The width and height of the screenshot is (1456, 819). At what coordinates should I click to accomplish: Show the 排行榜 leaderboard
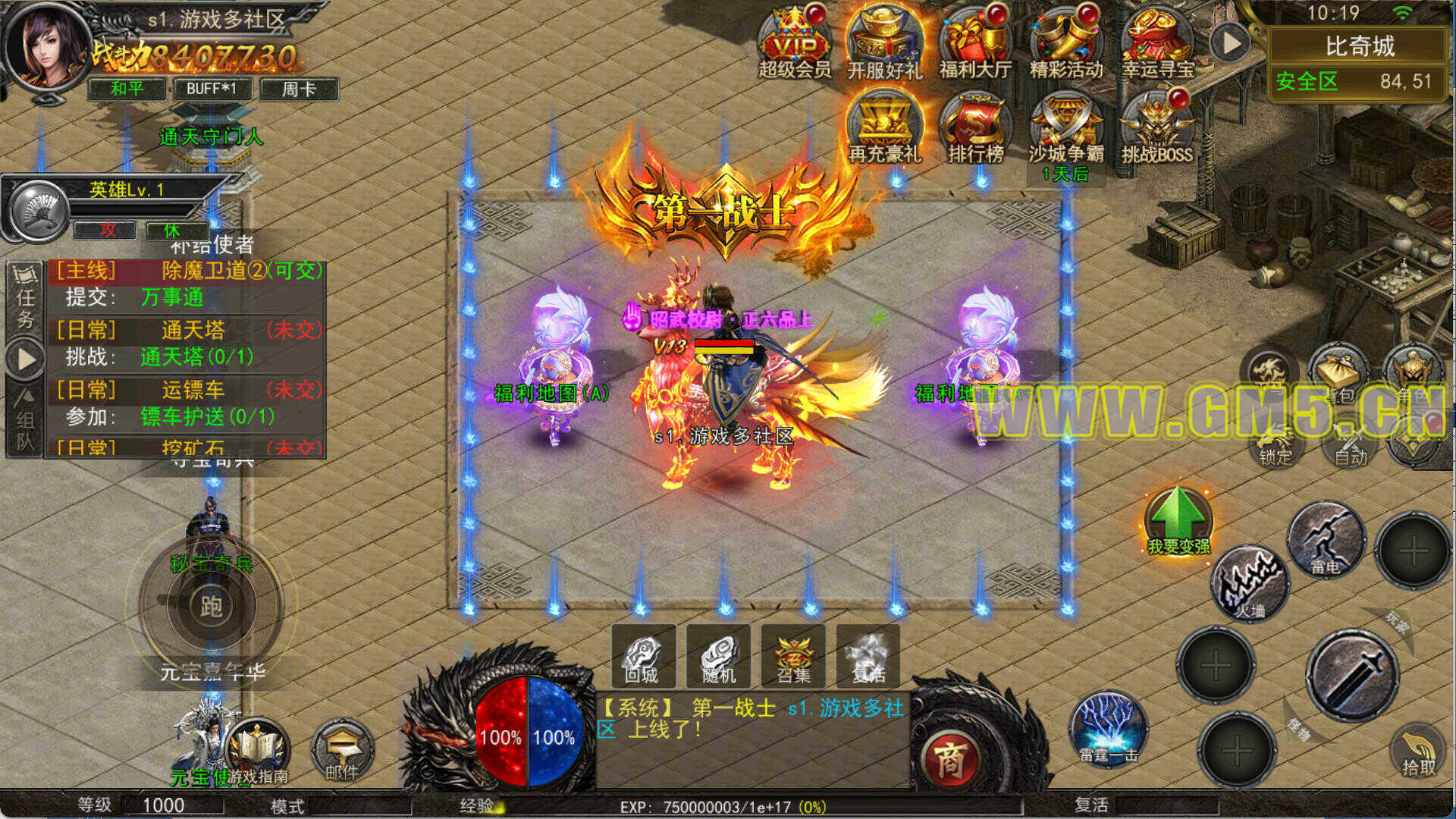[x=975, y=127]
